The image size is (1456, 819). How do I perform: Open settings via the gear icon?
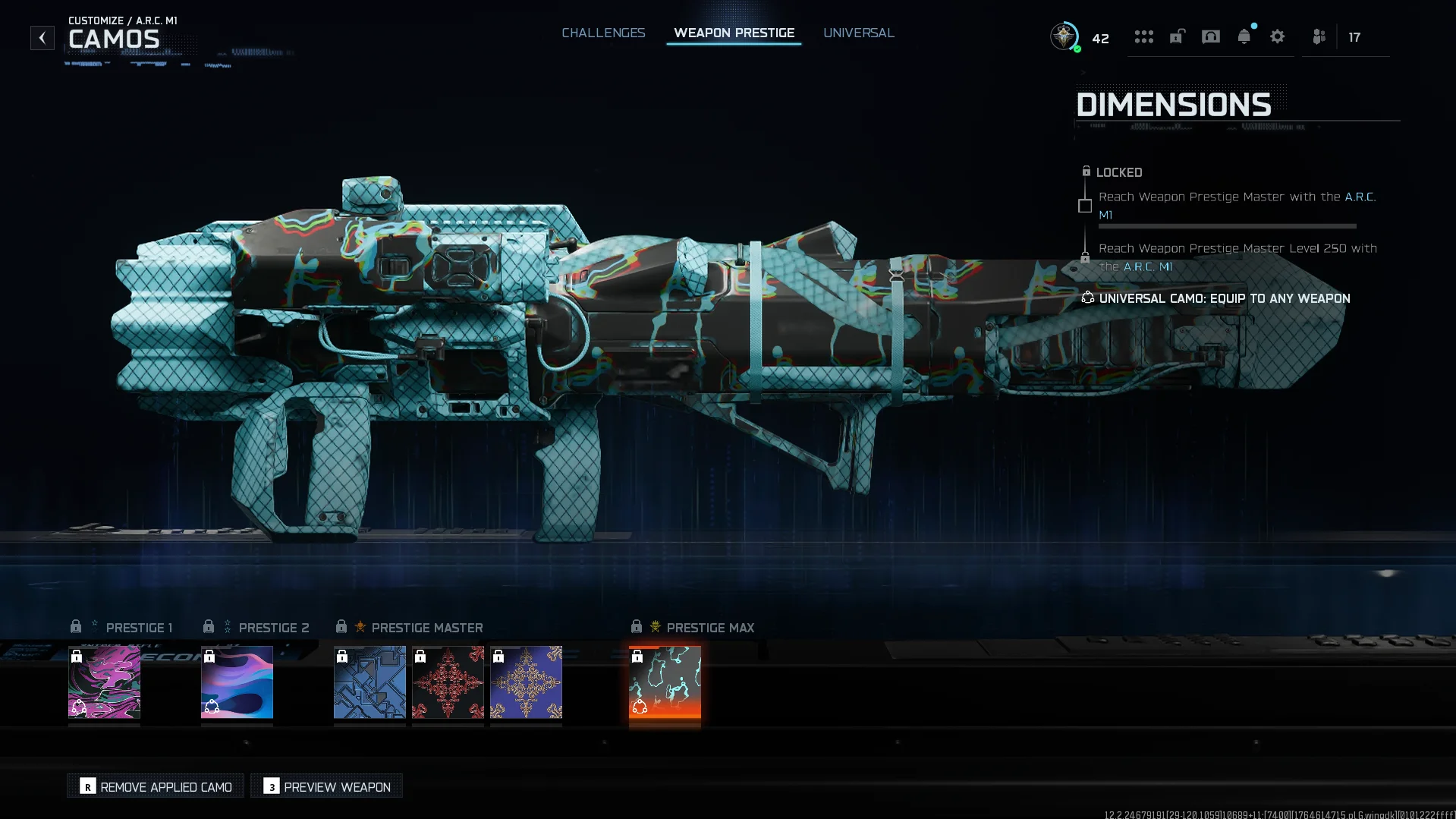(x=1277, y=37)
